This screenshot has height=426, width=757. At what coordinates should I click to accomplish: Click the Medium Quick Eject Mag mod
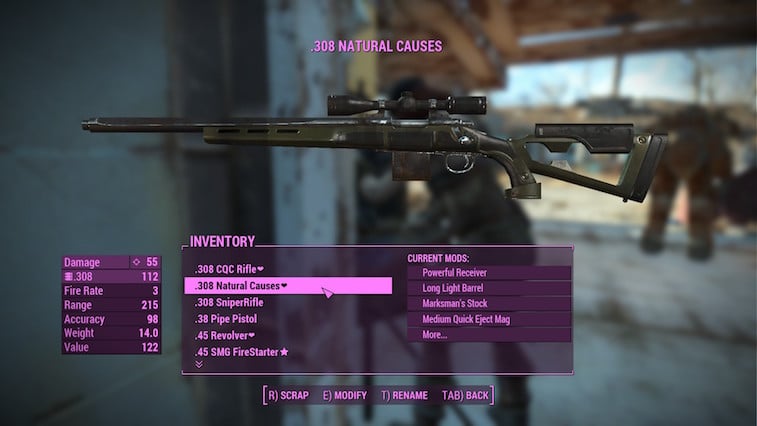pyautogui.click(x=467, y=319)
